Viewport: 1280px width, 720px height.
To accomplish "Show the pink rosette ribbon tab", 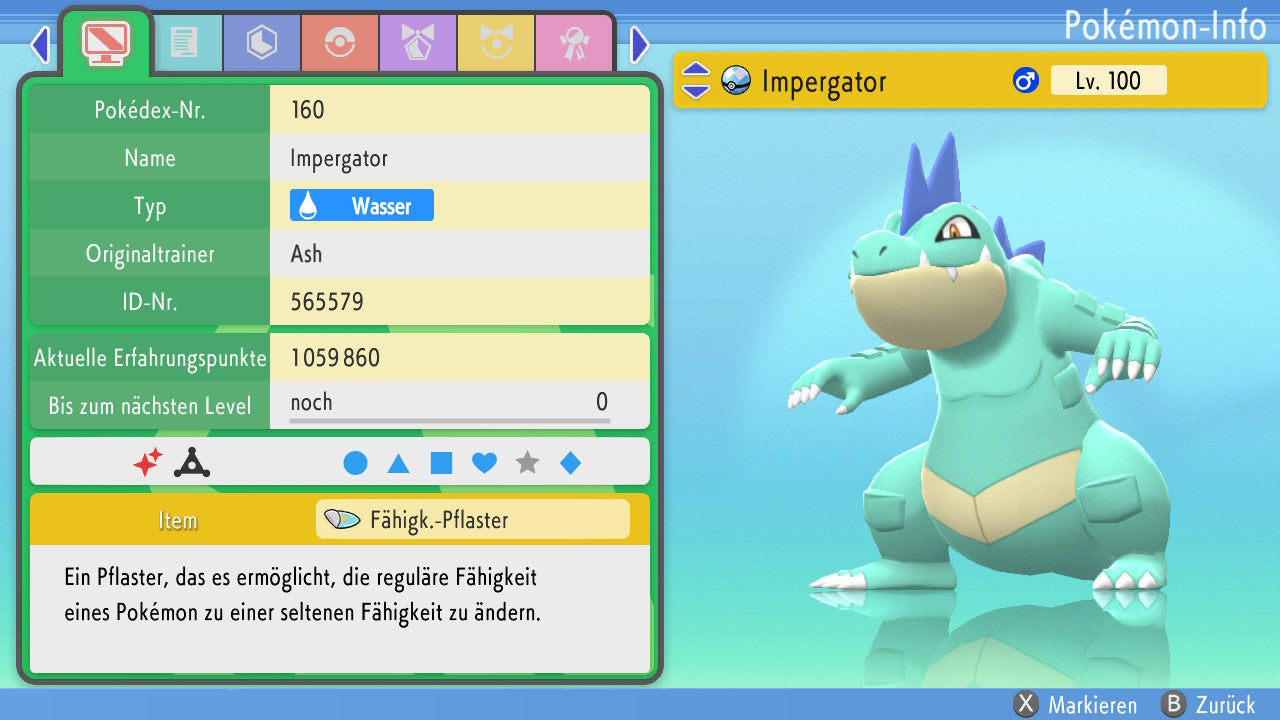I will pyautogui.click(x=573, y=43).
